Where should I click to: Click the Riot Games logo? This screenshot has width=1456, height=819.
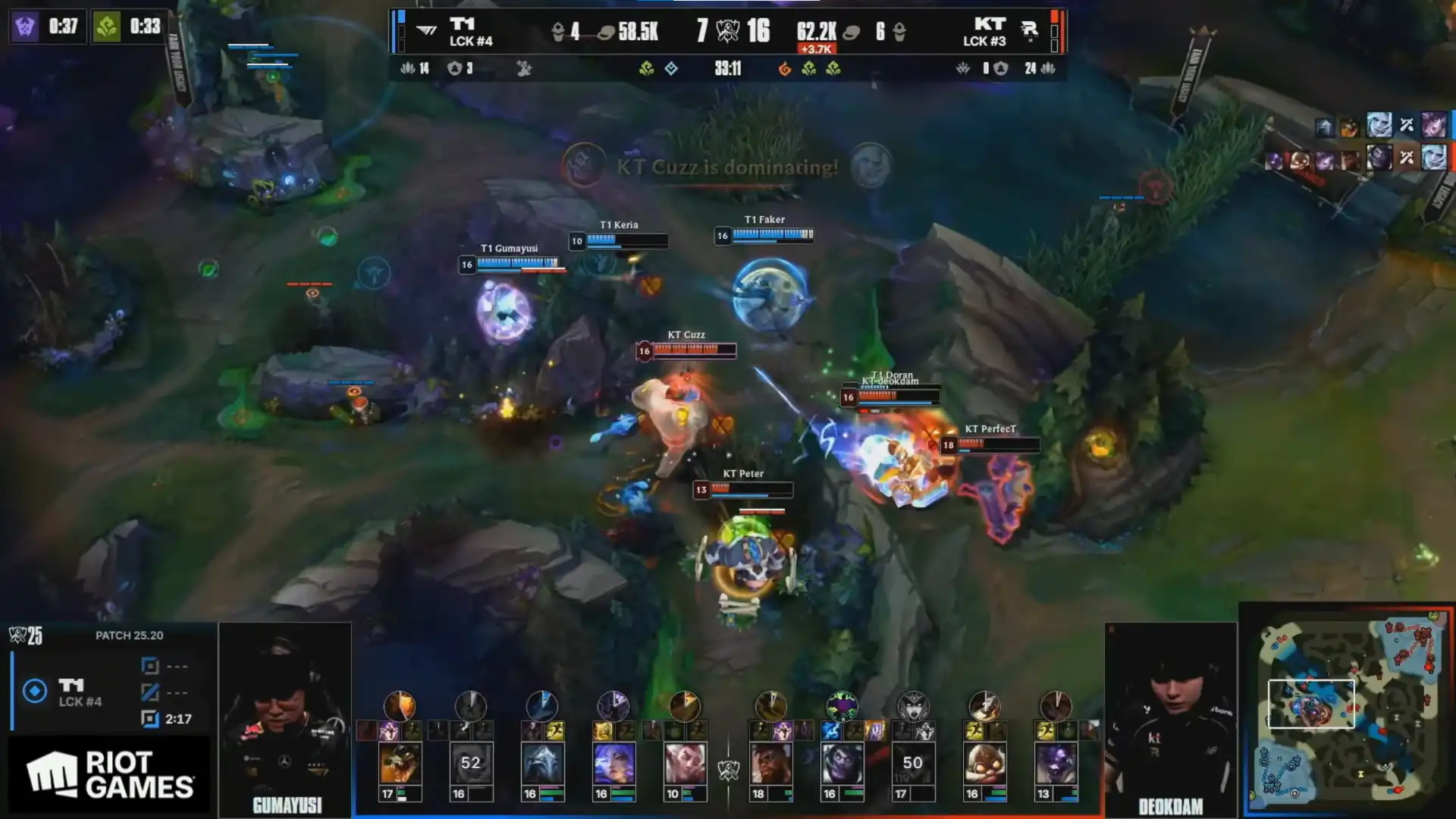pyautogui.click(x=110, y=775)
